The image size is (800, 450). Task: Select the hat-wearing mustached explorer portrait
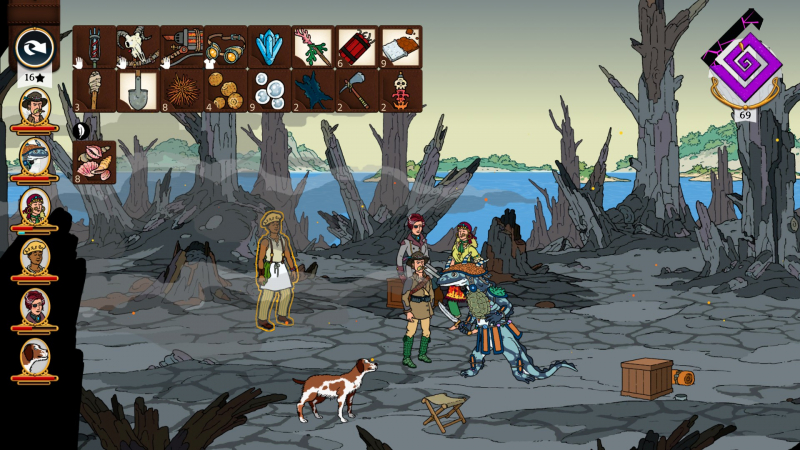click(35, 108)
